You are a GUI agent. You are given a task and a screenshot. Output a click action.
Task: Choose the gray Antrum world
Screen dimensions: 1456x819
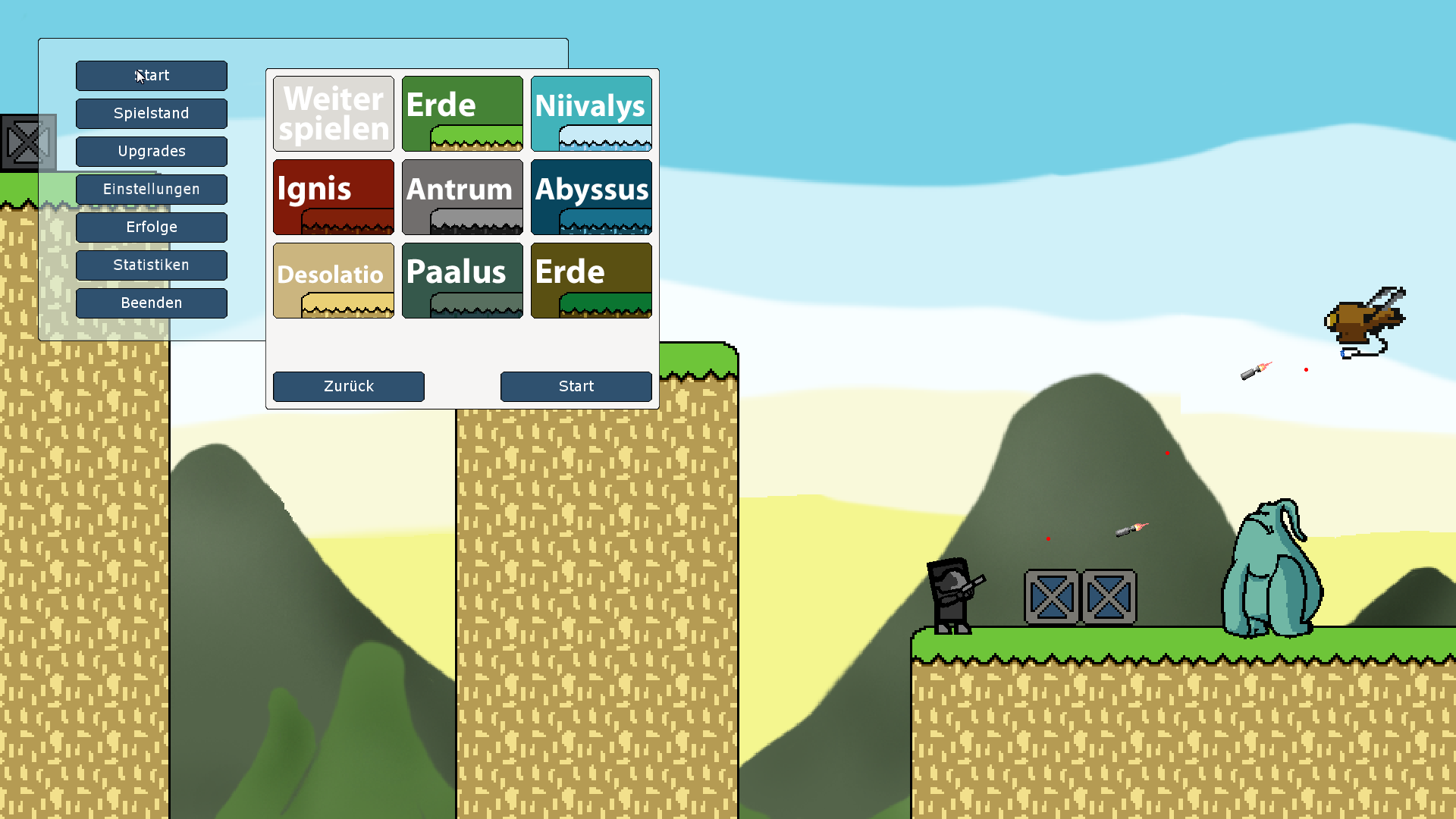(x=463, y=197)
